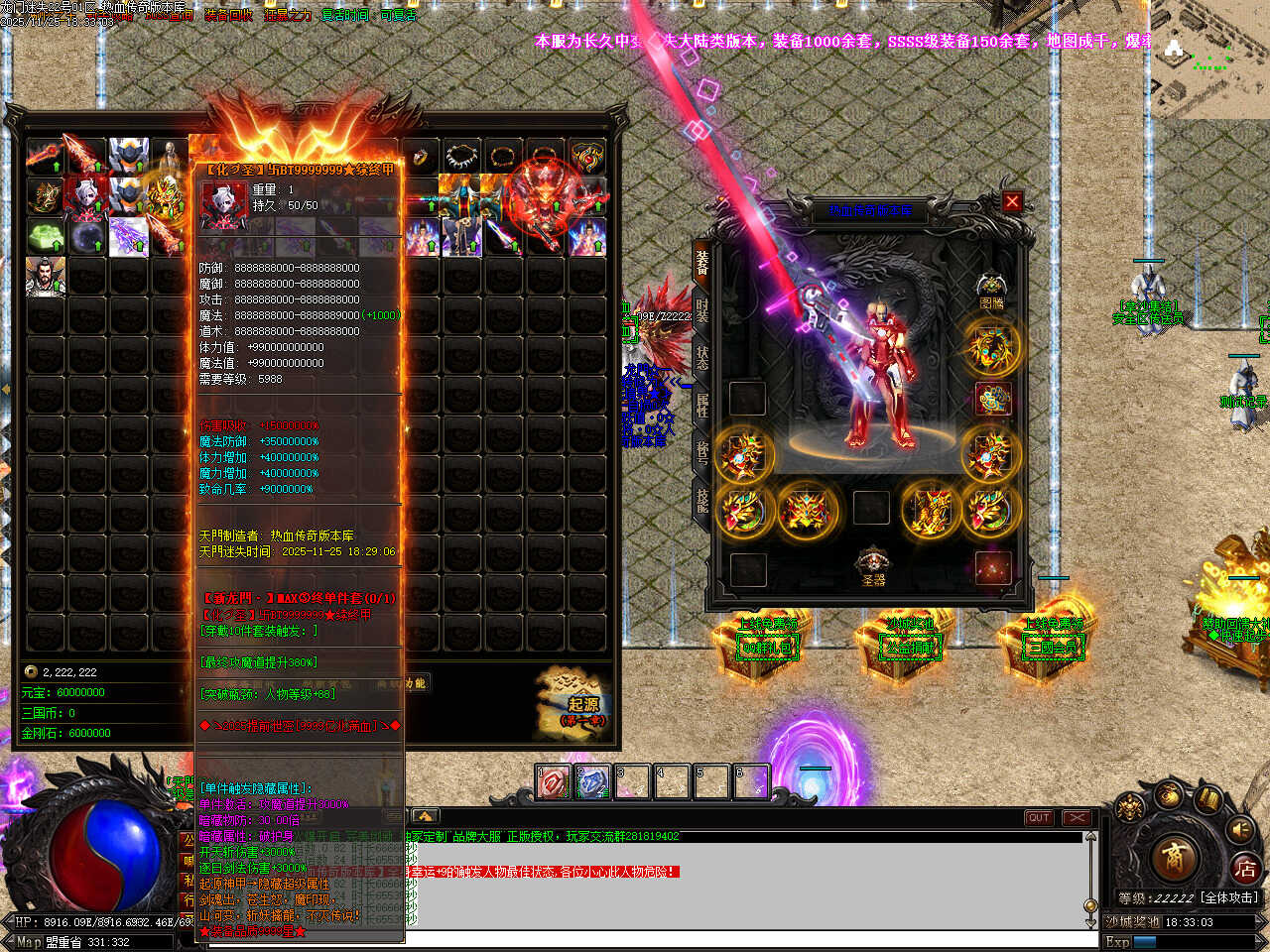The width and height of the screenshot is (1270, 952).
Task: Open the 技能 (skills) tab
Action: pos(701,501)
